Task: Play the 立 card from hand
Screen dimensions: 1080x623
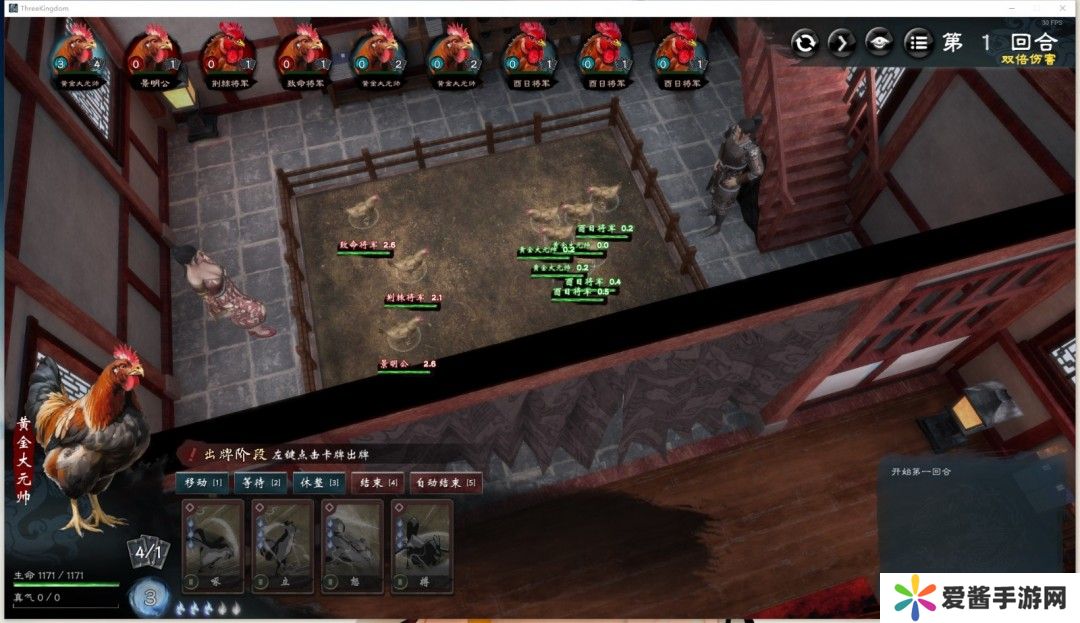Action: pos(283,546)
